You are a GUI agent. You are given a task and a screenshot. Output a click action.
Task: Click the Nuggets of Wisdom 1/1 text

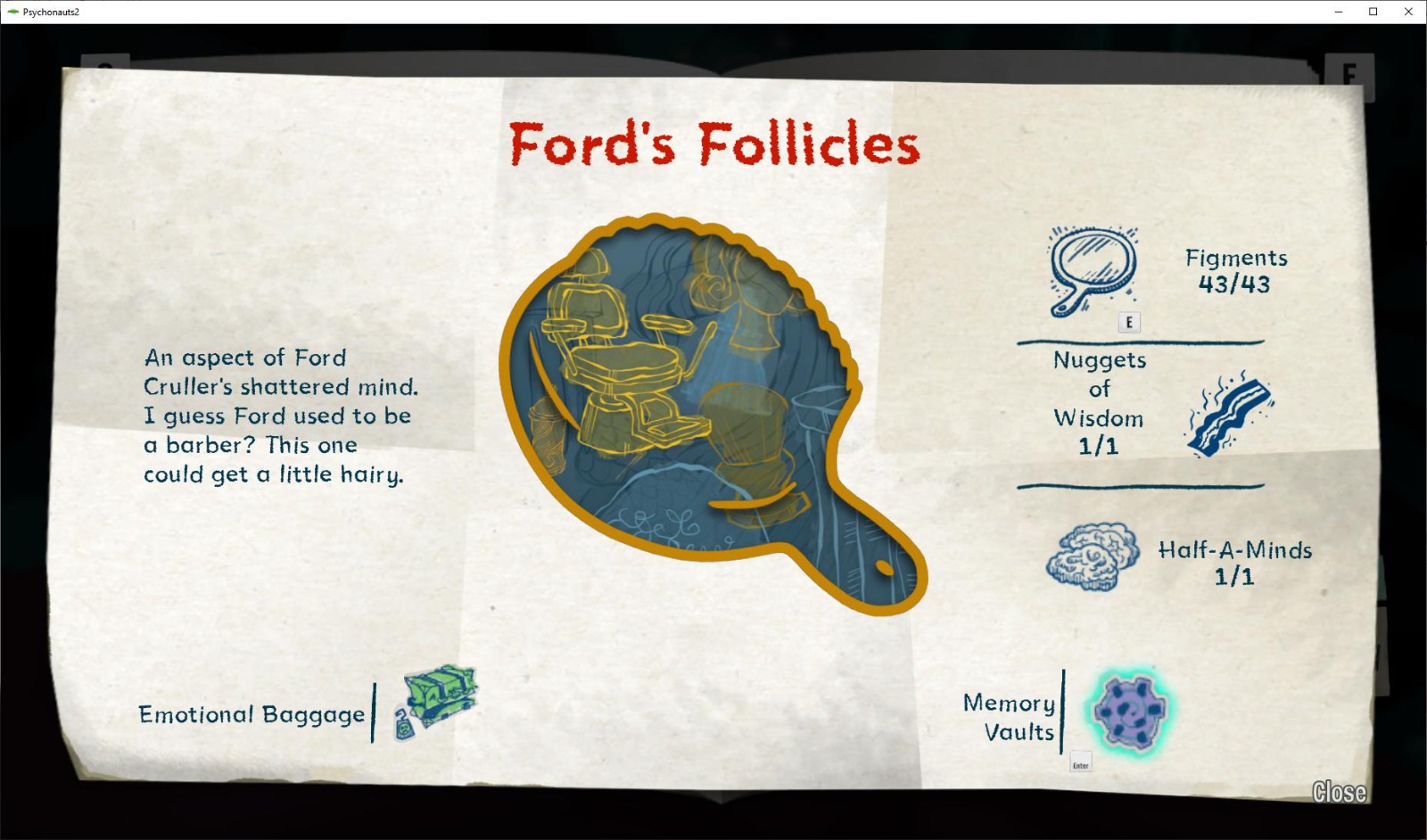[x=1098, y=403]
